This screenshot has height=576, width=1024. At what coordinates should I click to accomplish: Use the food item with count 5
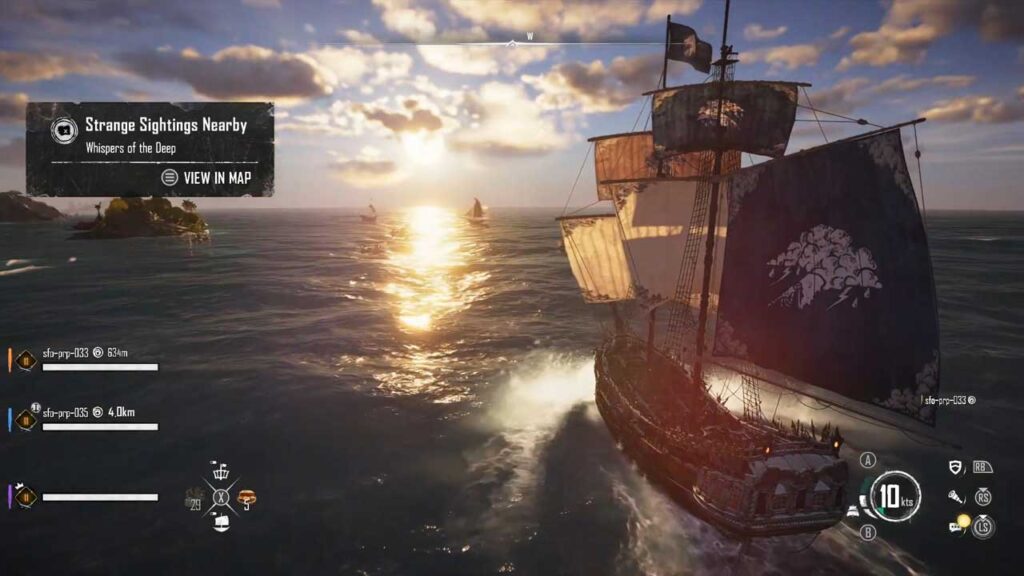(246, 497)
